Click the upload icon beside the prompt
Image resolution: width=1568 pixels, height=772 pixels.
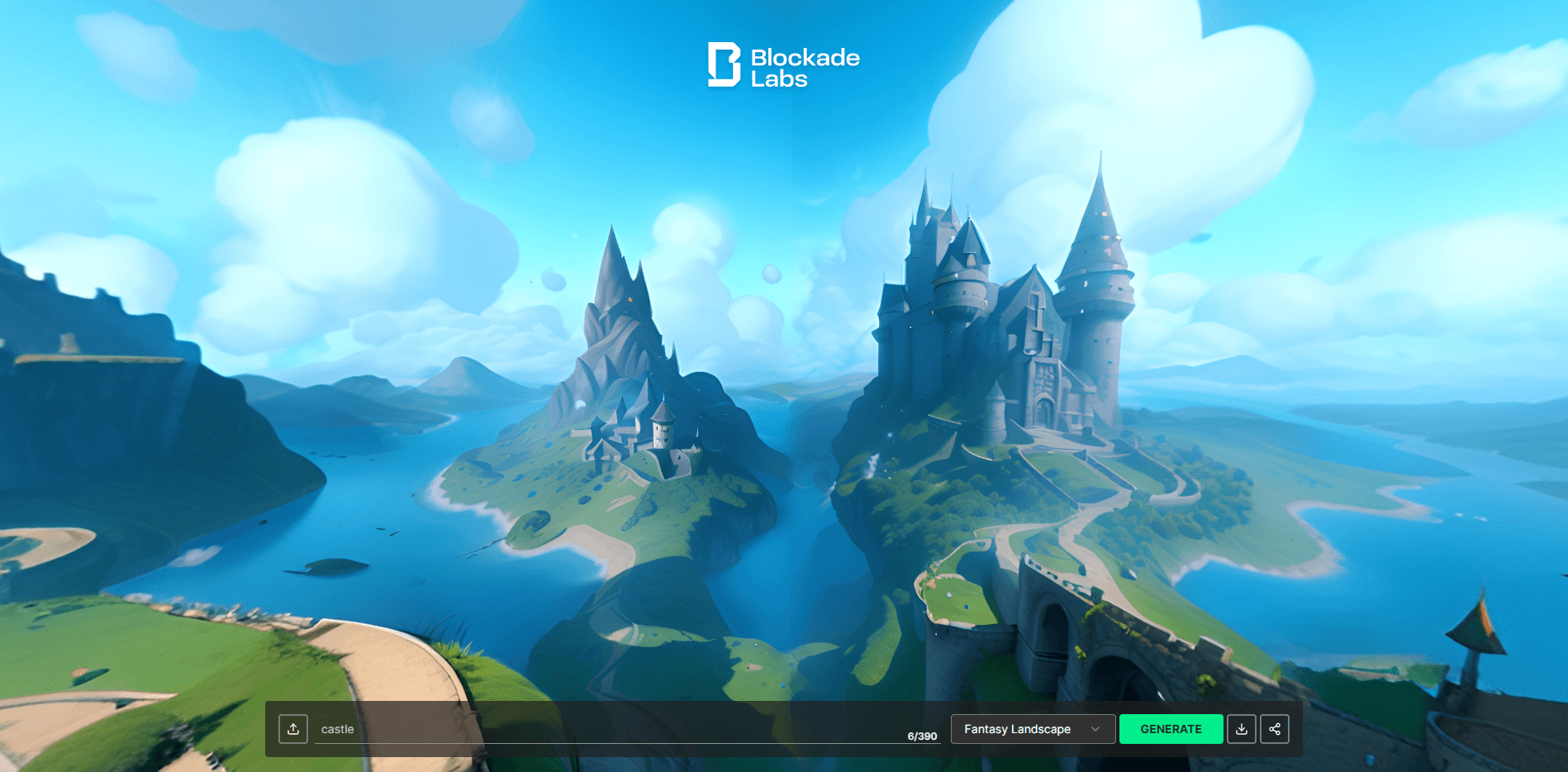click(293, 729)
